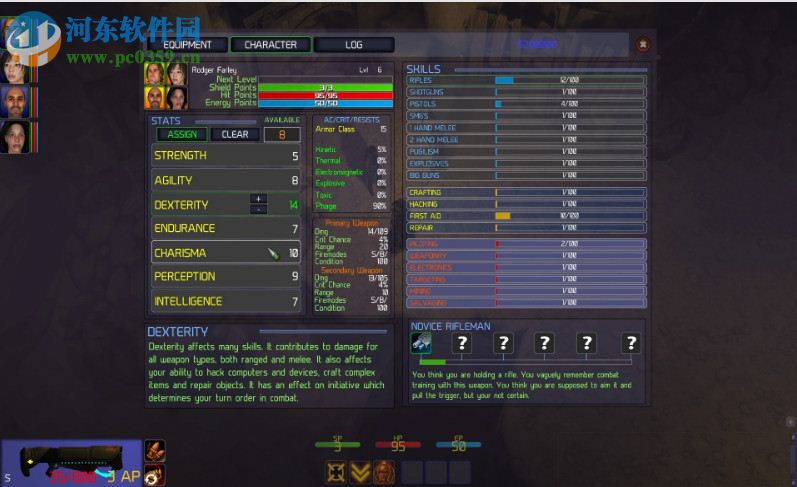Select the Rifles skill row
The image size is (797, 487).
tap(526, 80)
